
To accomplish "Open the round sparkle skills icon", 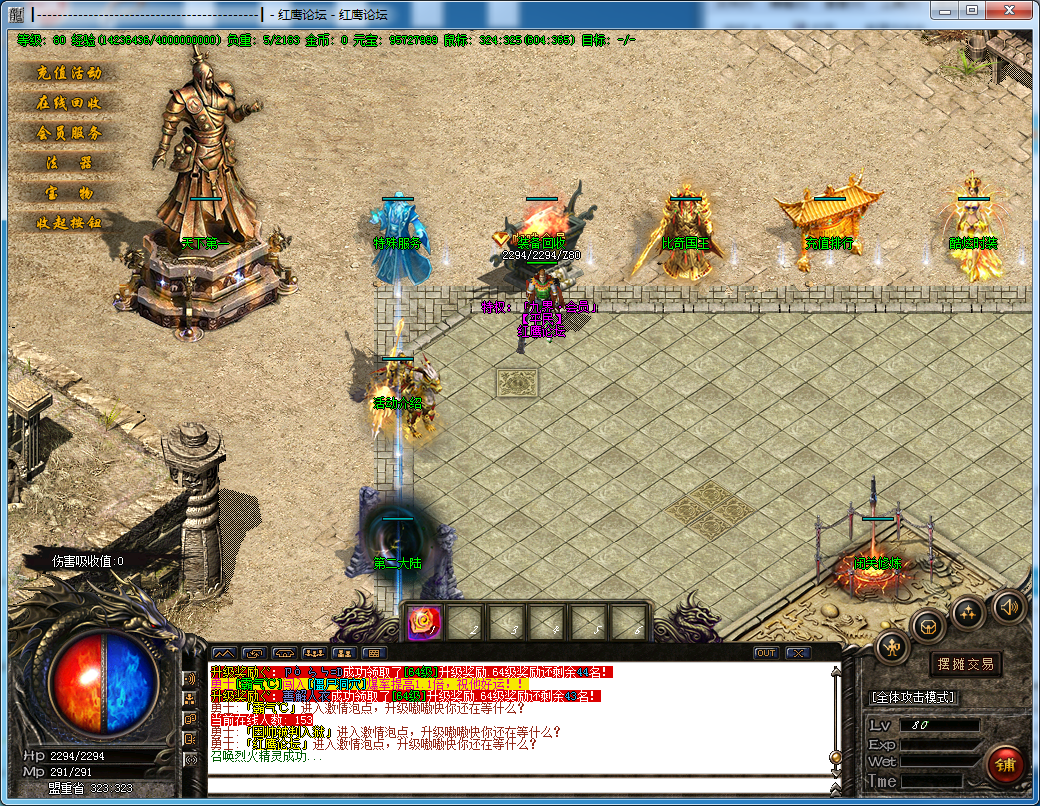I will tap(969, 612).
